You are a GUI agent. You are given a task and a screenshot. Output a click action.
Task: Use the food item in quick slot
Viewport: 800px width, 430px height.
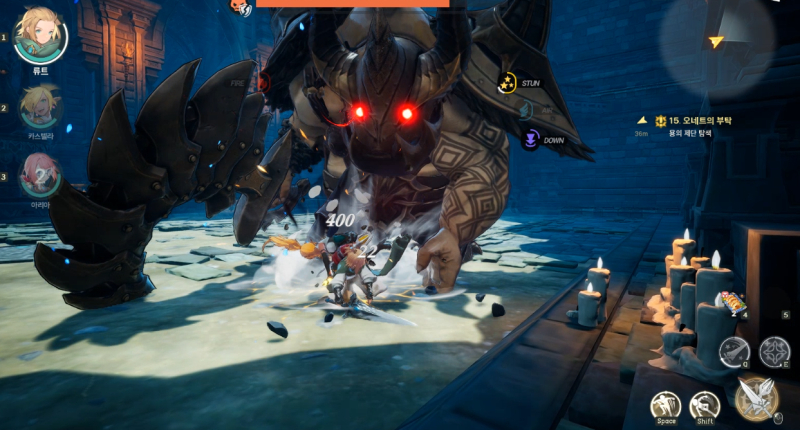(x=733, y=302)
